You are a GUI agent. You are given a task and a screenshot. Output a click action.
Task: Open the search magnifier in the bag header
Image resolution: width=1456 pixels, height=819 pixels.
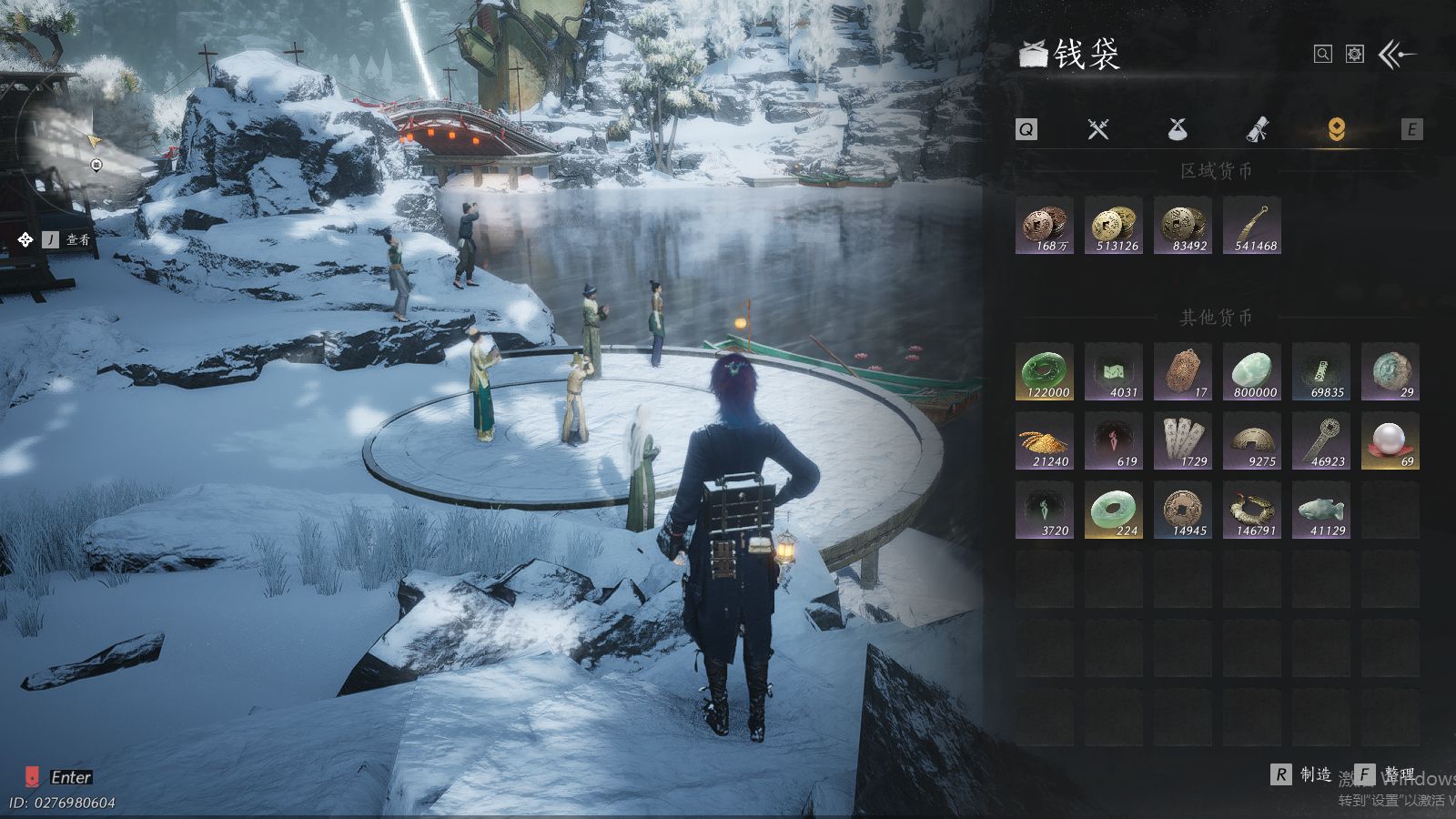1322,55
